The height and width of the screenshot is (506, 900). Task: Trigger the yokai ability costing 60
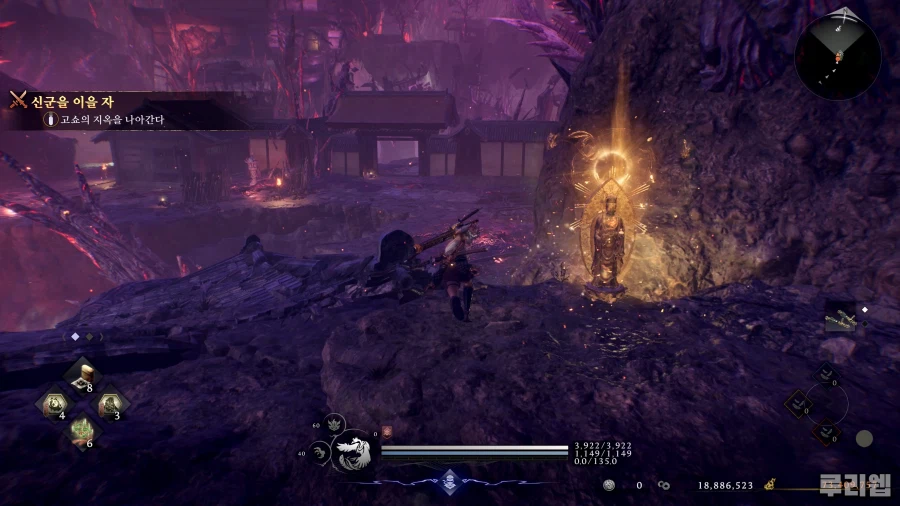(335, 425)
